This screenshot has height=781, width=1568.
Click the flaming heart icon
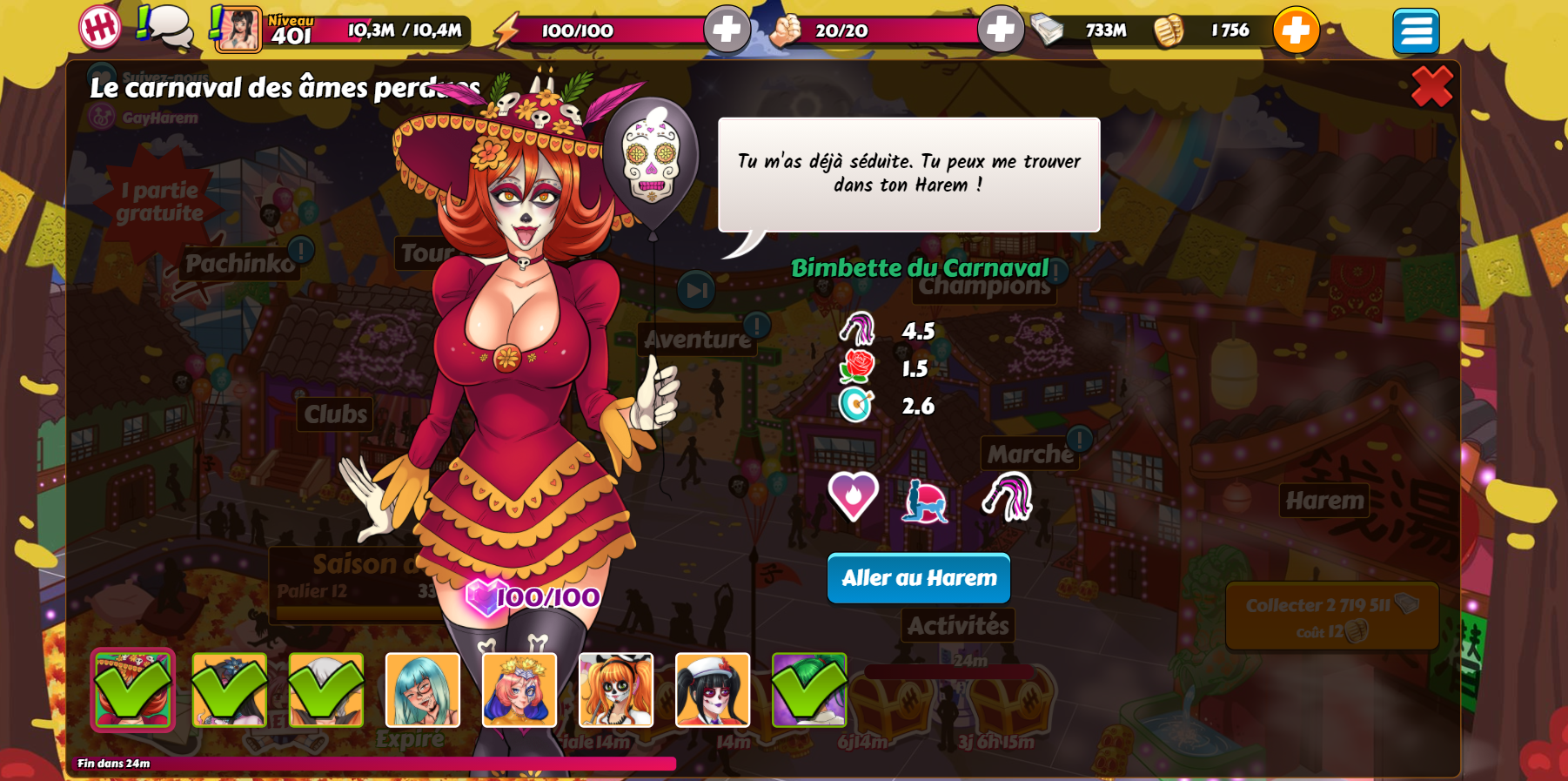853,497
